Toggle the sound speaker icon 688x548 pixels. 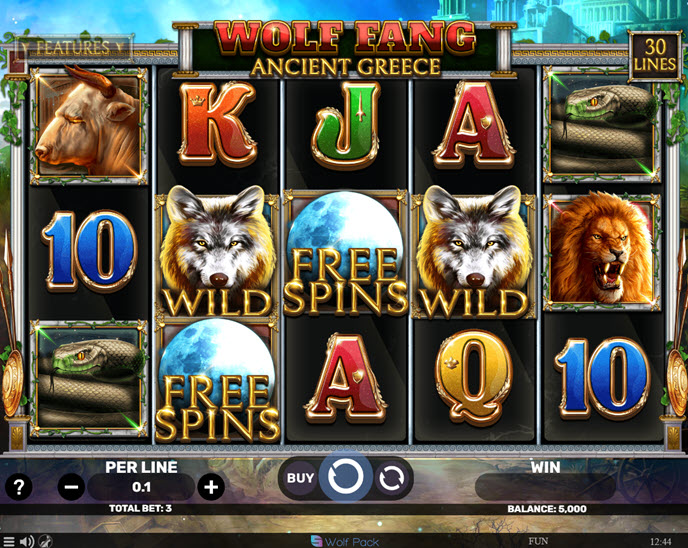click(27, 541)
